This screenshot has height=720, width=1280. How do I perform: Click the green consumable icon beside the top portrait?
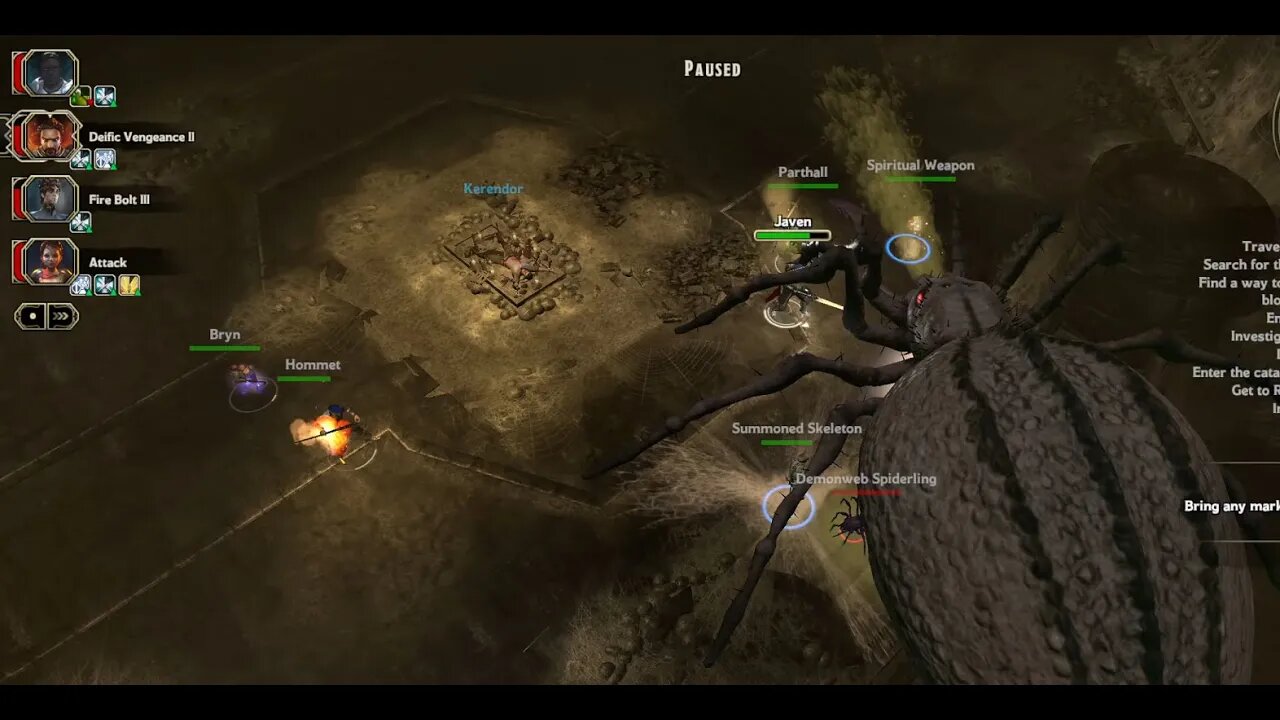pos(80,96)
